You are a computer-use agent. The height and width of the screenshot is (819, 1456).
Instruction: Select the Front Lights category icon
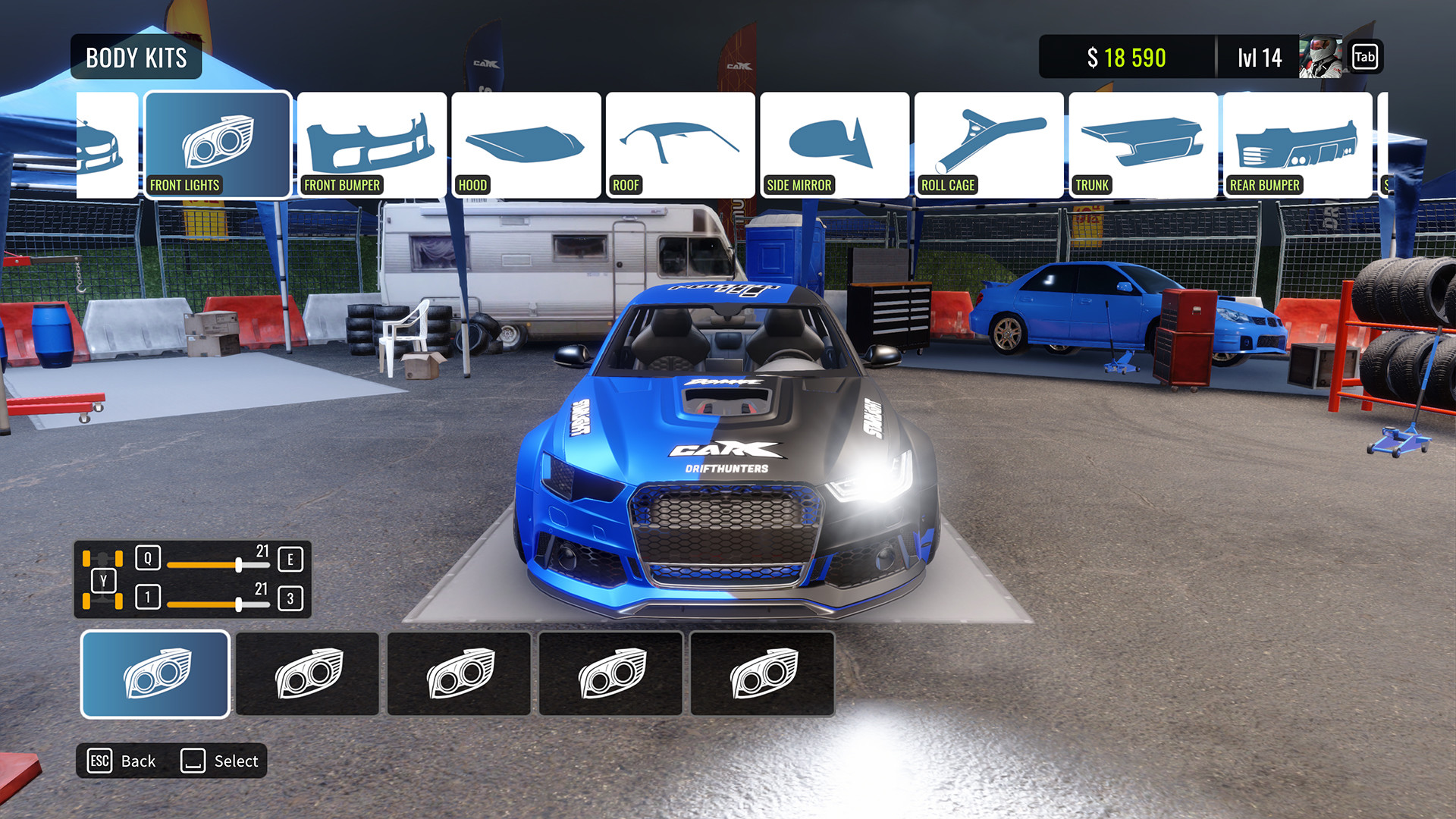click(x=217, y=144)
